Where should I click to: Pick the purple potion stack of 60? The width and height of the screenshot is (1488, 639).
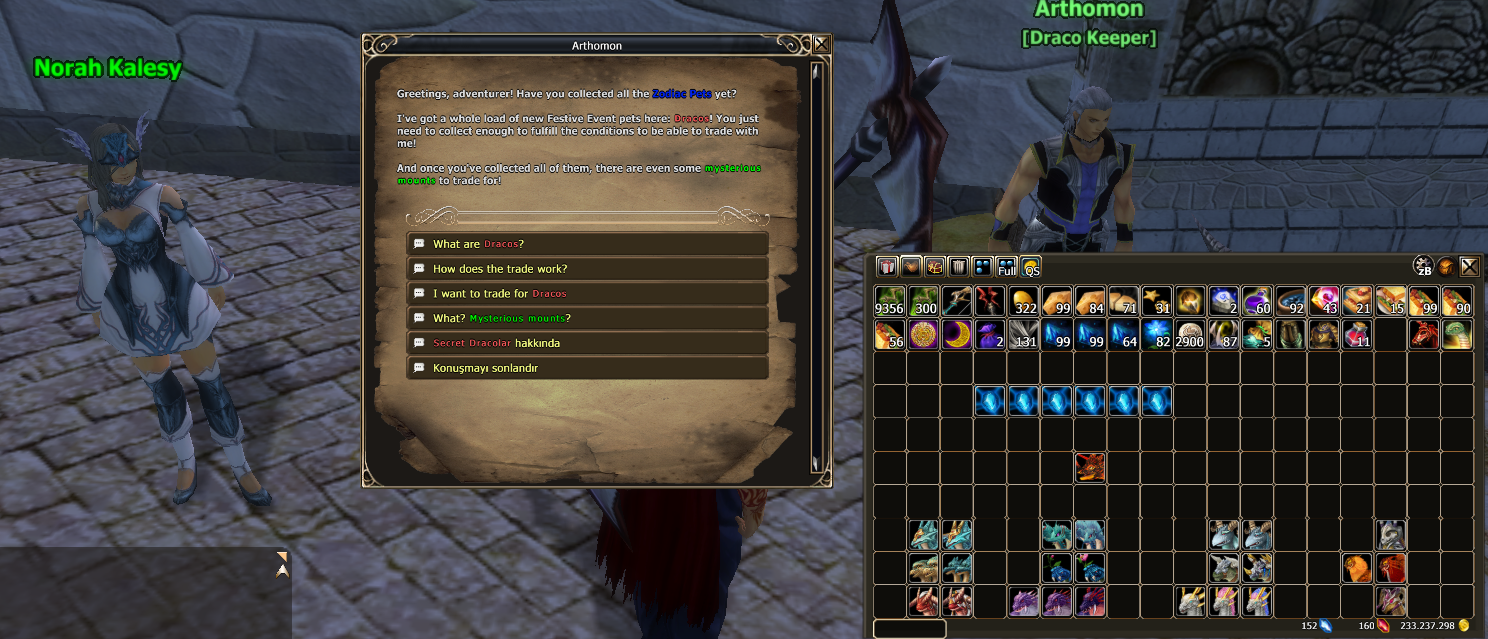(x=1258, y=302)
